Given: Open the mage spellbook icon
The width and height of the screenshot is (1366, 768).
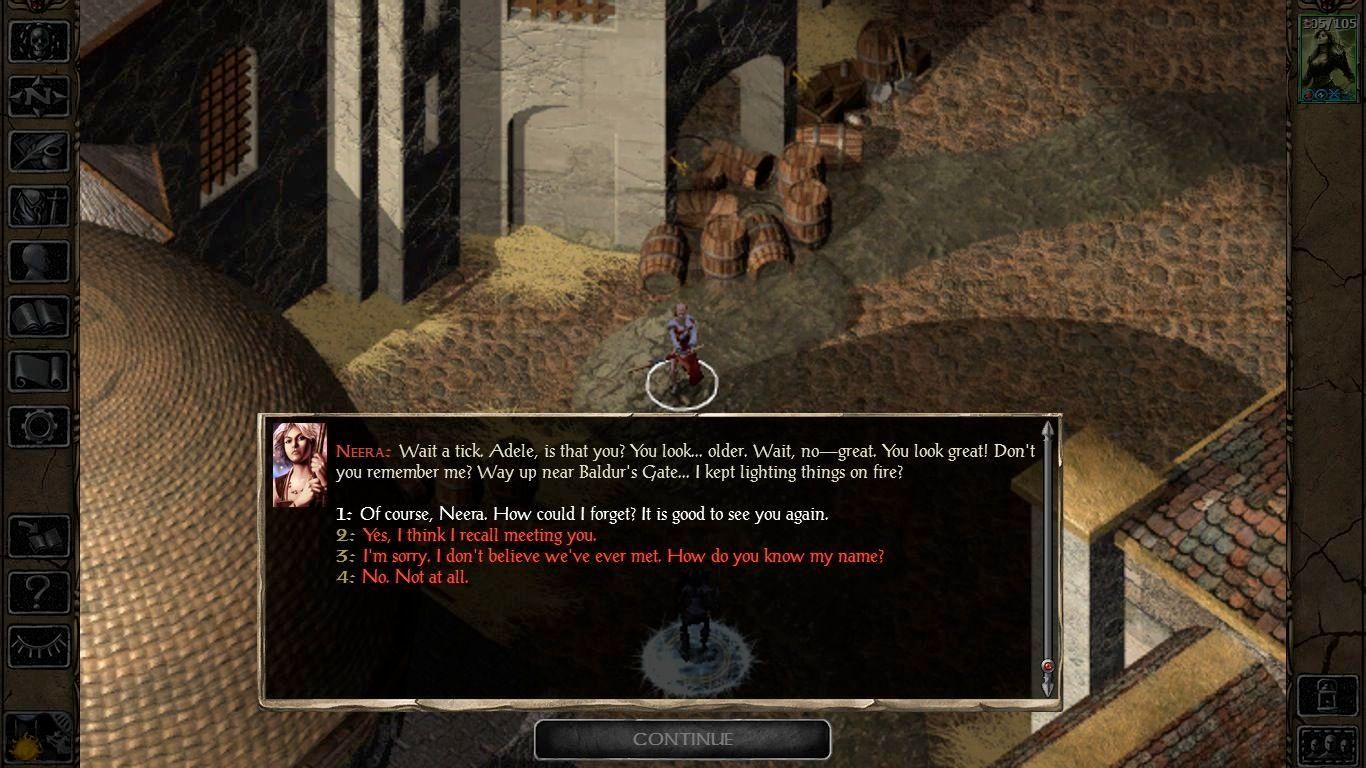Looking at the screenshot, I should 39,317.
